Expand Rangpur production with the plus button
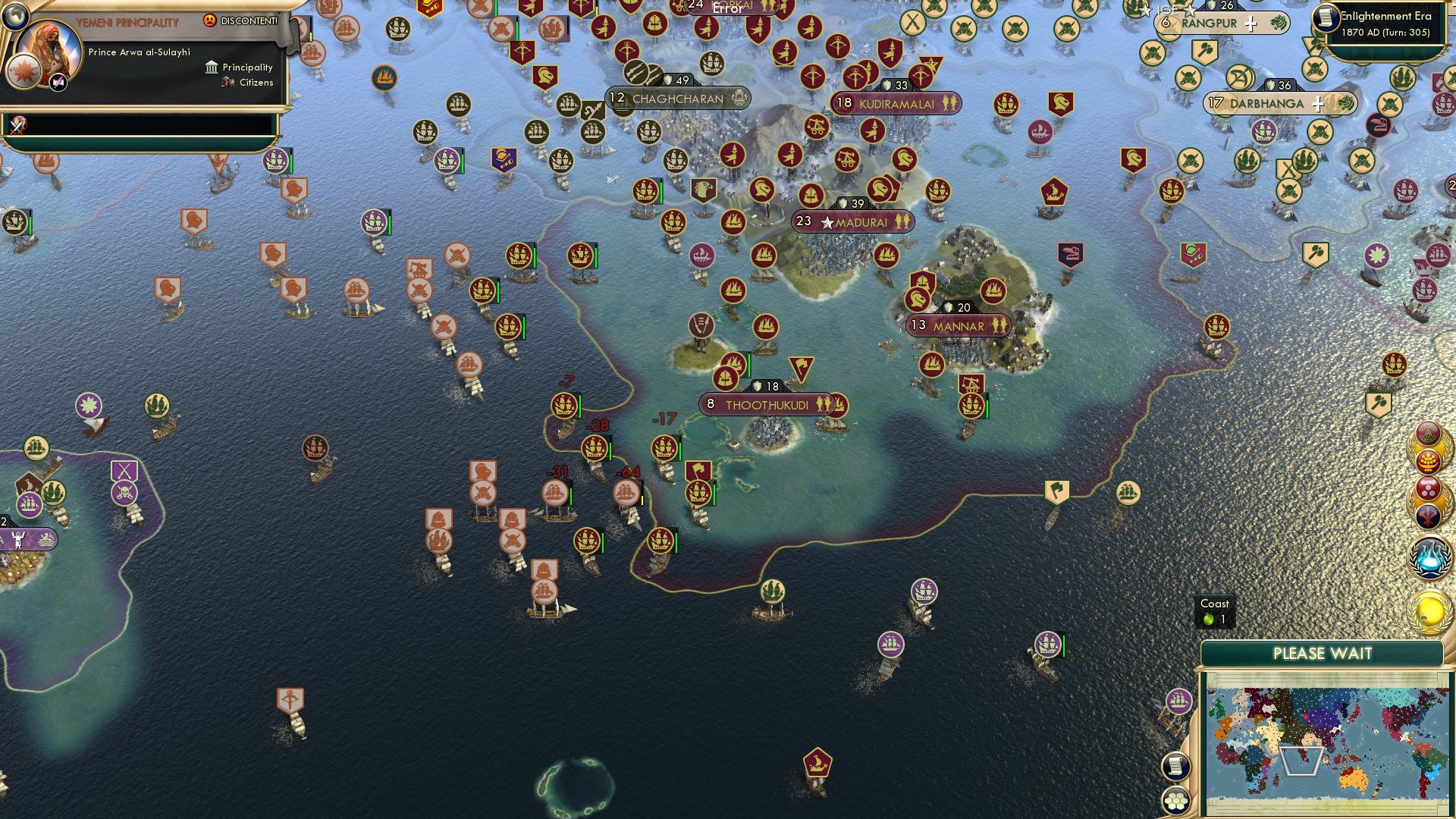 click(1250, 24)
